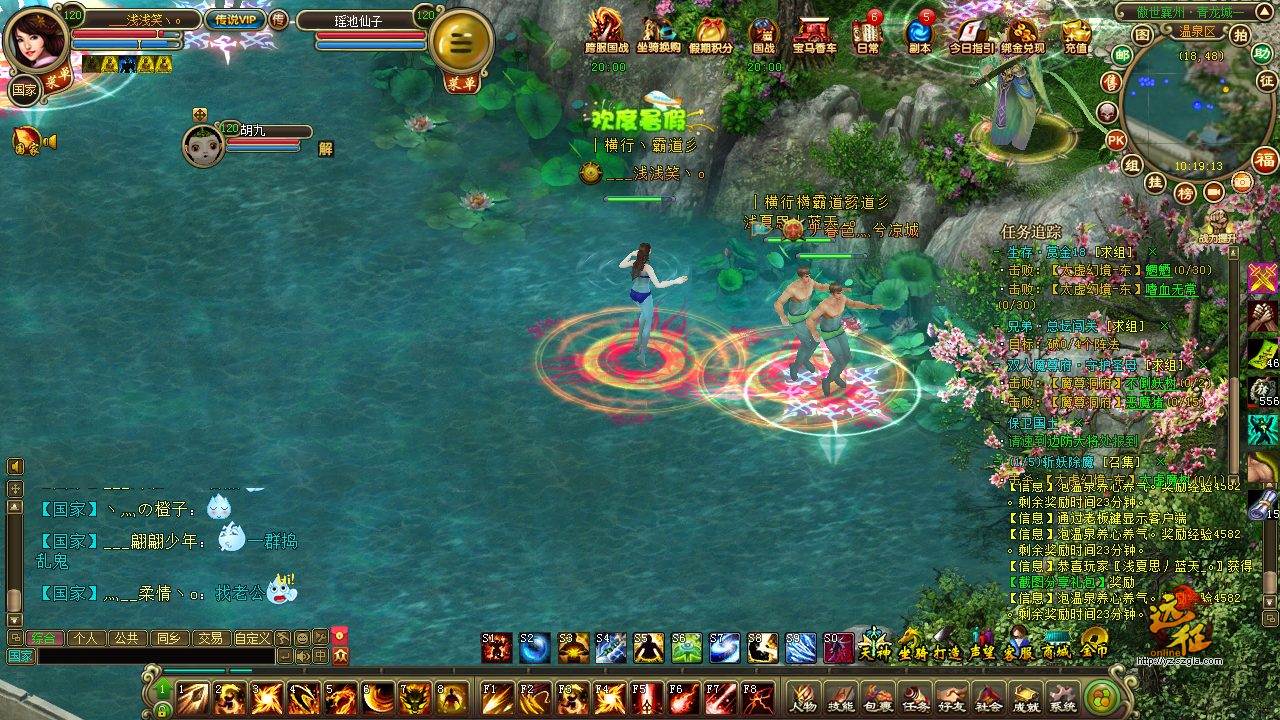Viewport: 1280px width, 720px height.
Task: Open the 技能 skills panel
Action: (840, 697)
